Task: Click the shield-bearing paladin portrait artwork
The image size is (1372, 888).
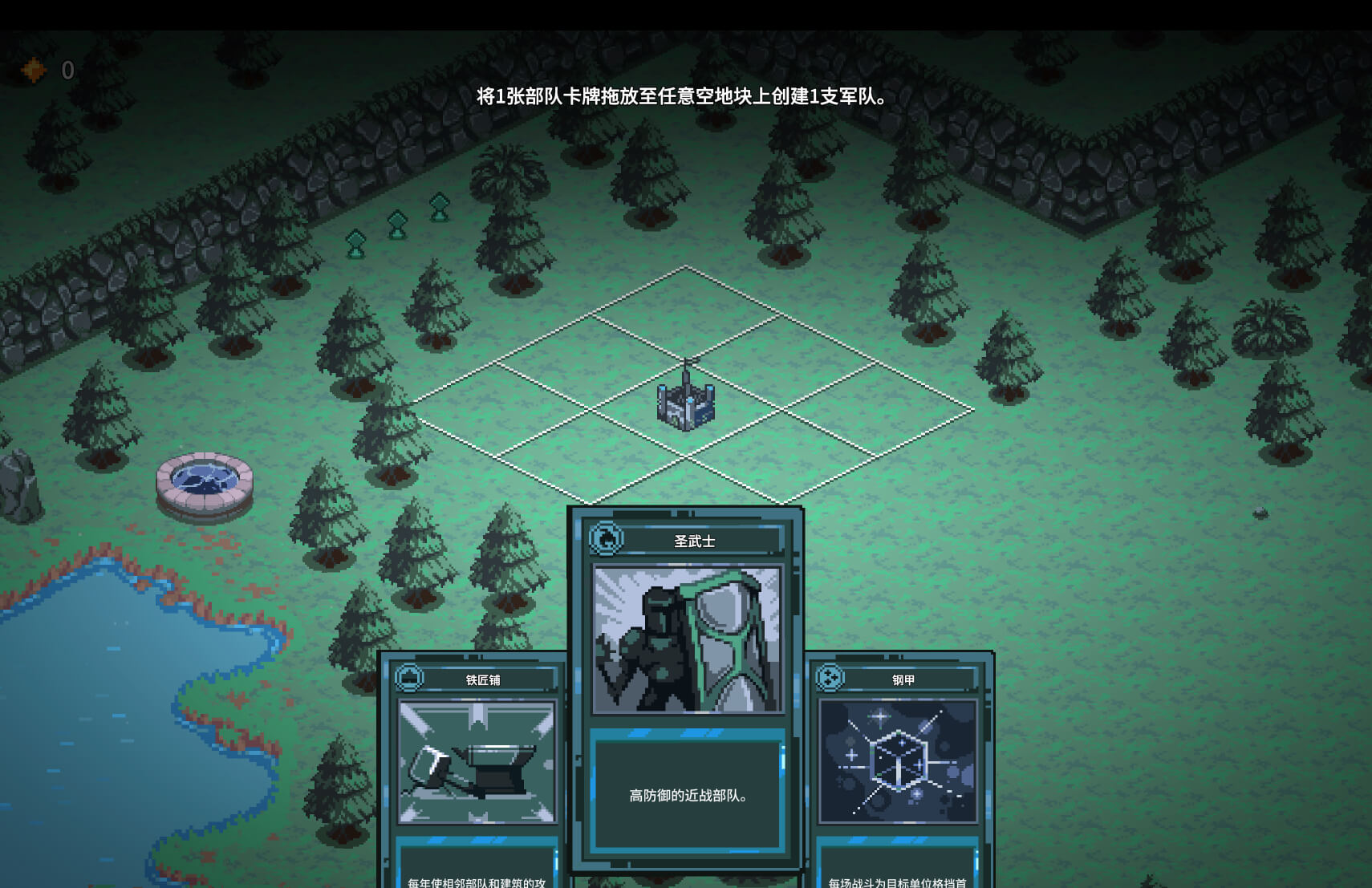Action: (x=686, y=638)
